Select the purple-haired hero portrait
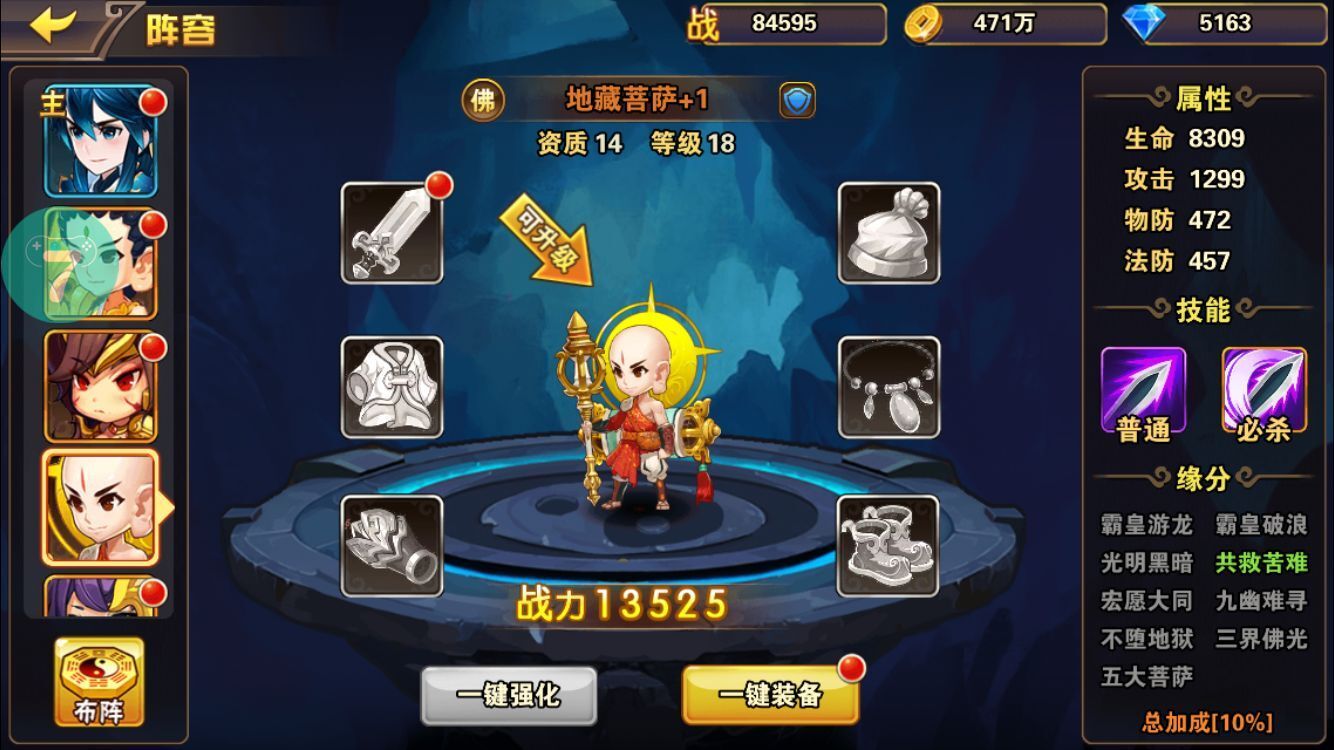Screen dimensions: 1334x750 pyautogui.click(x=100, y=597)
